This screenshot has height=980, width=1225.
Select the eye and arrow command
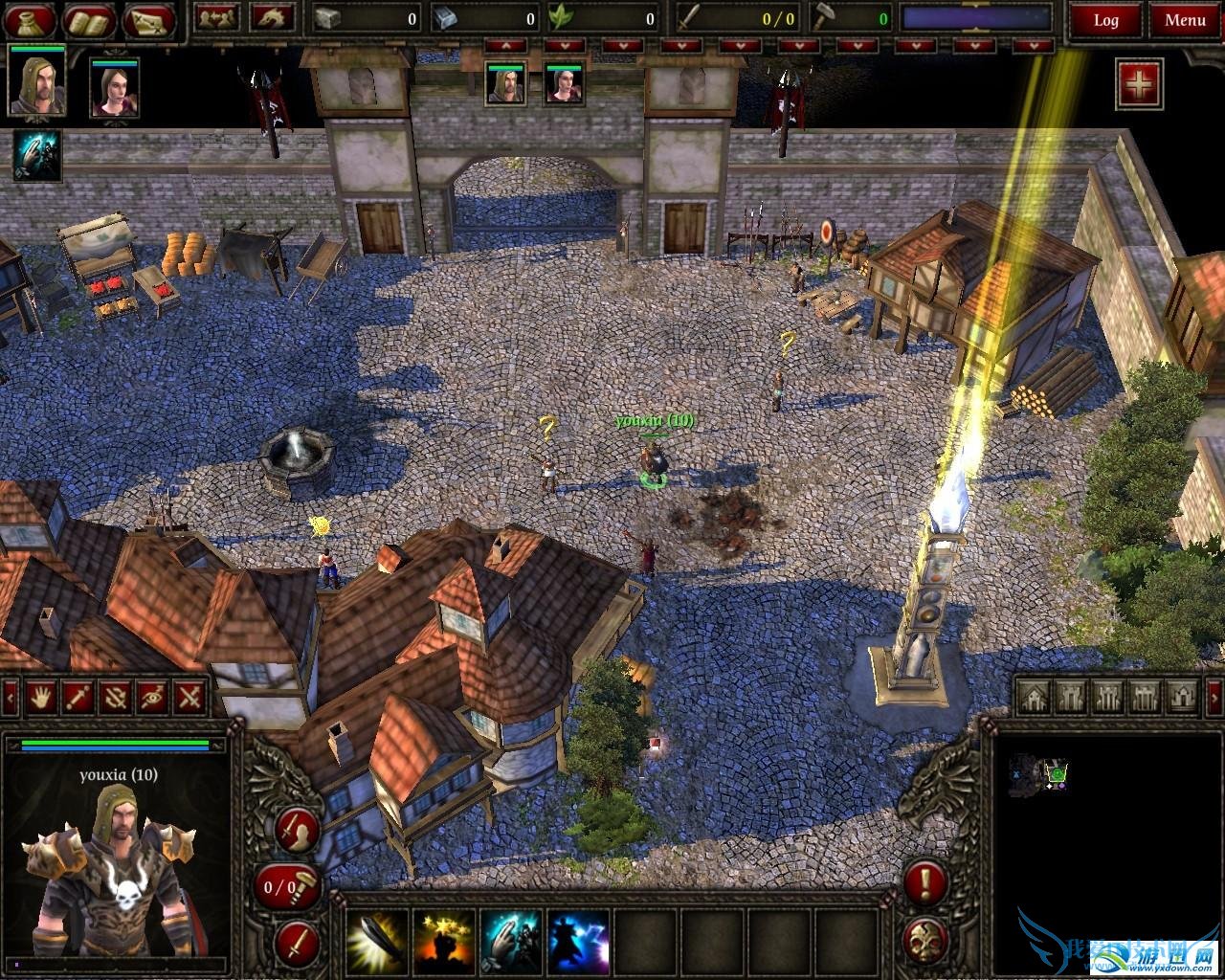[x=152, y=697]
